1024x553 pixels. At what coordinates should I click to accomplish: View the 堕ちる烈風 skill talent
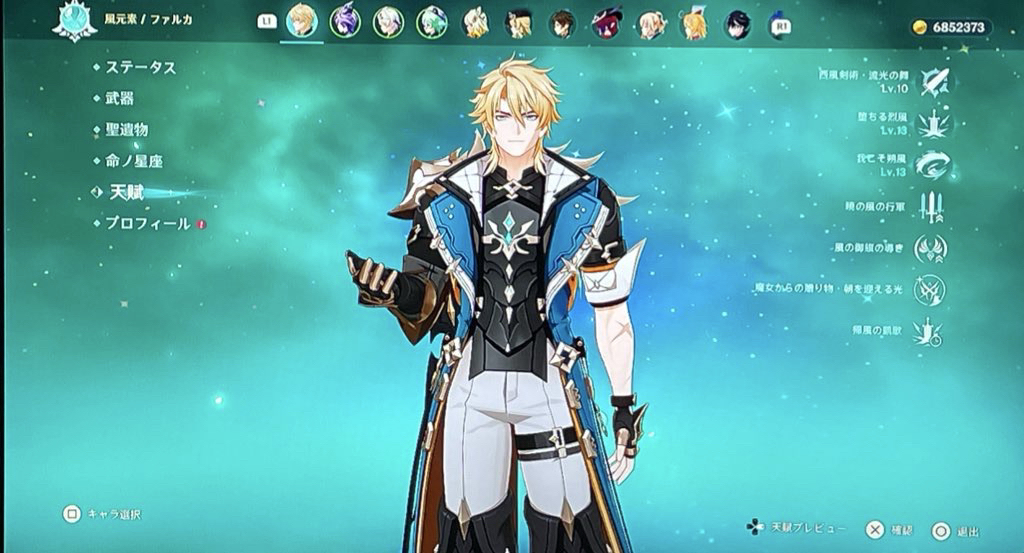(934, 123)
